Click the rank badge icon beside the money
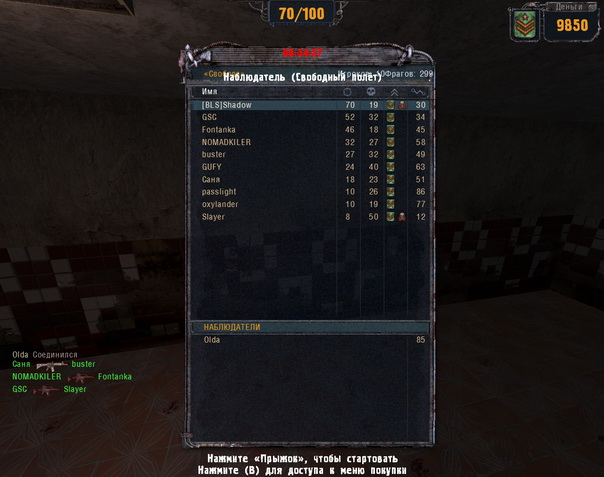This screenshot has height=477, width=604. pos(521,25)
